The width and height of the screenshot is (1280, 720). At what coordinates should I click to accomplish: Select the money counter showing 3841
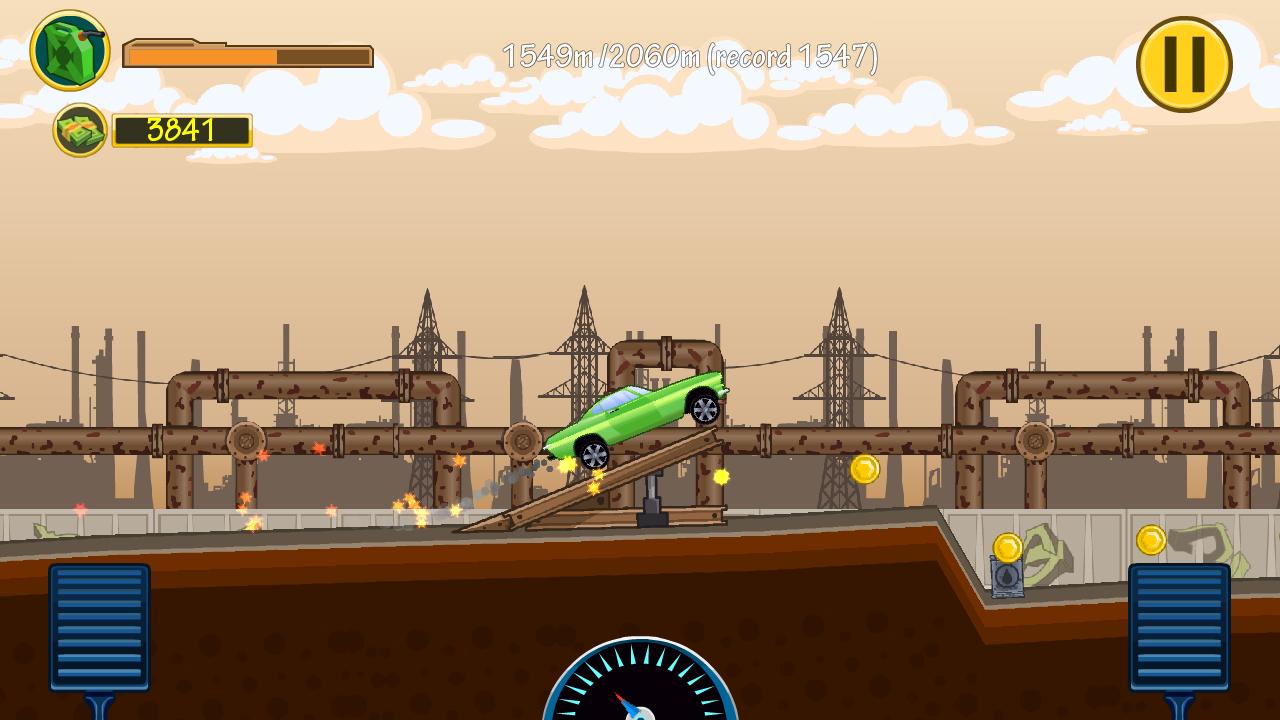tap(183, 131)
